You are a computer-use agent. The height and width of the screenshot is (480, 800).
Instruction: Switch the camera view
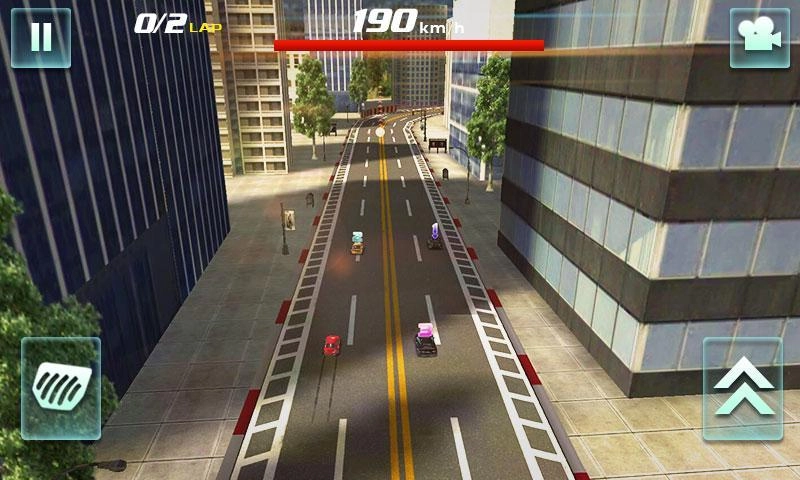(759, 38)
